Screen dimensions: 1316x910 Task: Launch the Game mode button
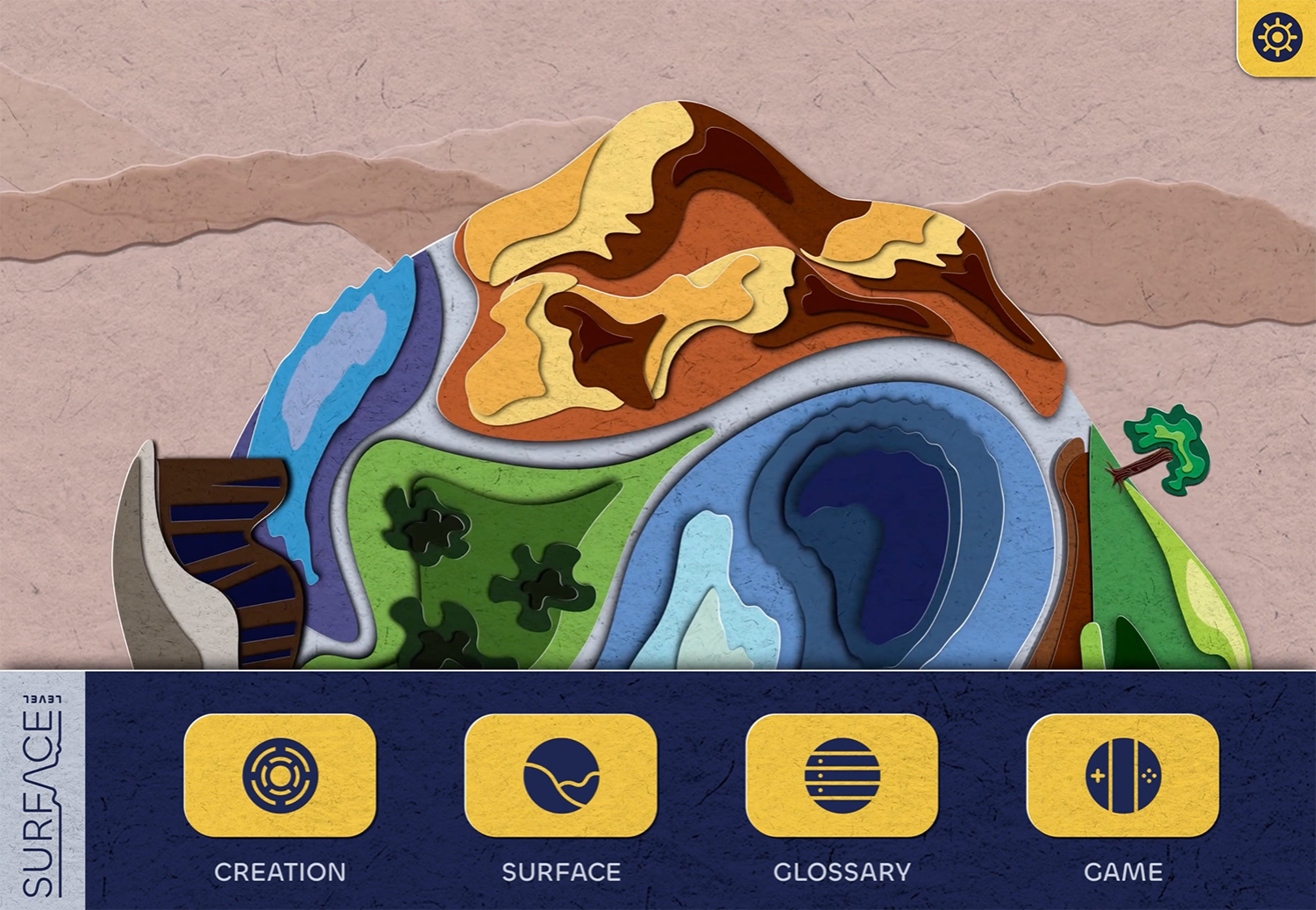click(x=1122, y=776)
